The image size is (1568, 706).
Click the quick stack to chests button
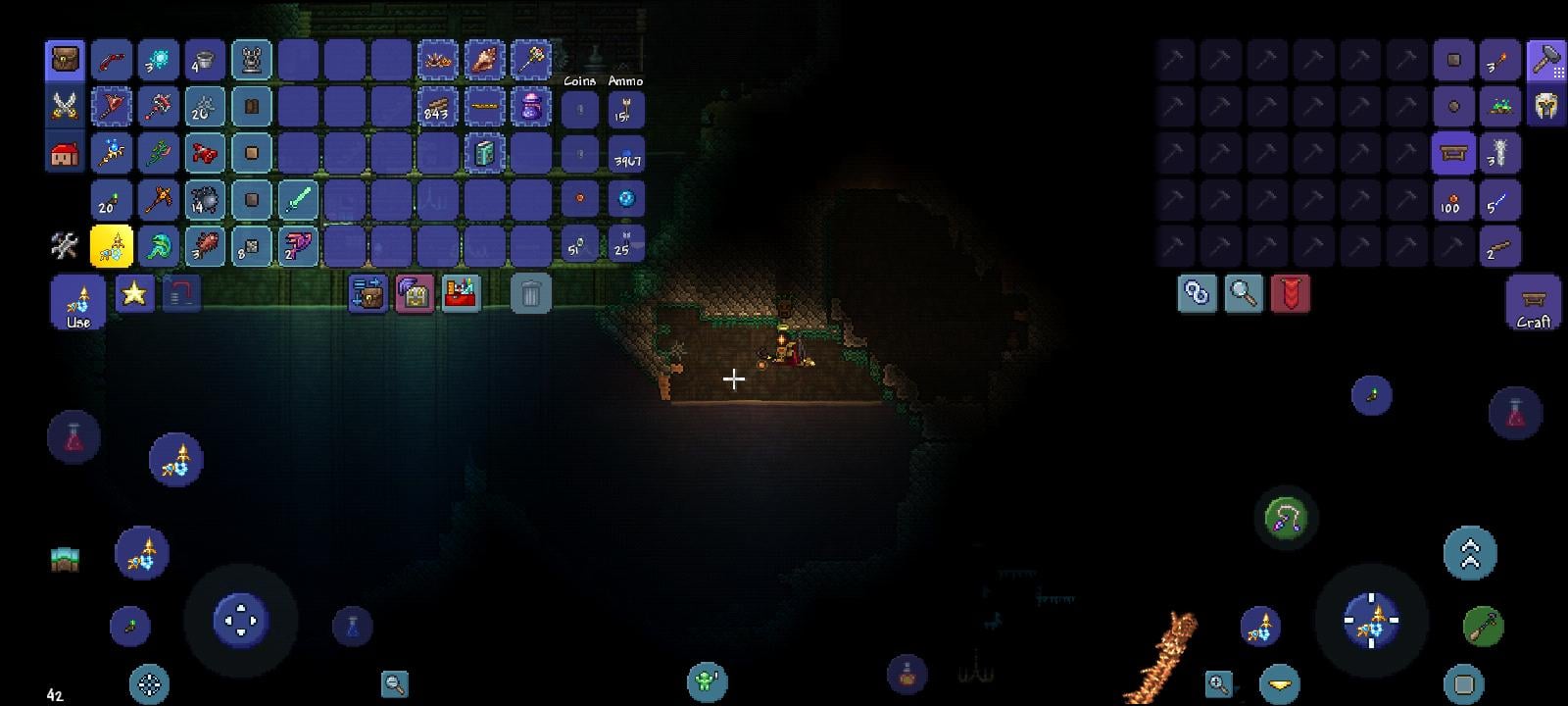point(368,293)
